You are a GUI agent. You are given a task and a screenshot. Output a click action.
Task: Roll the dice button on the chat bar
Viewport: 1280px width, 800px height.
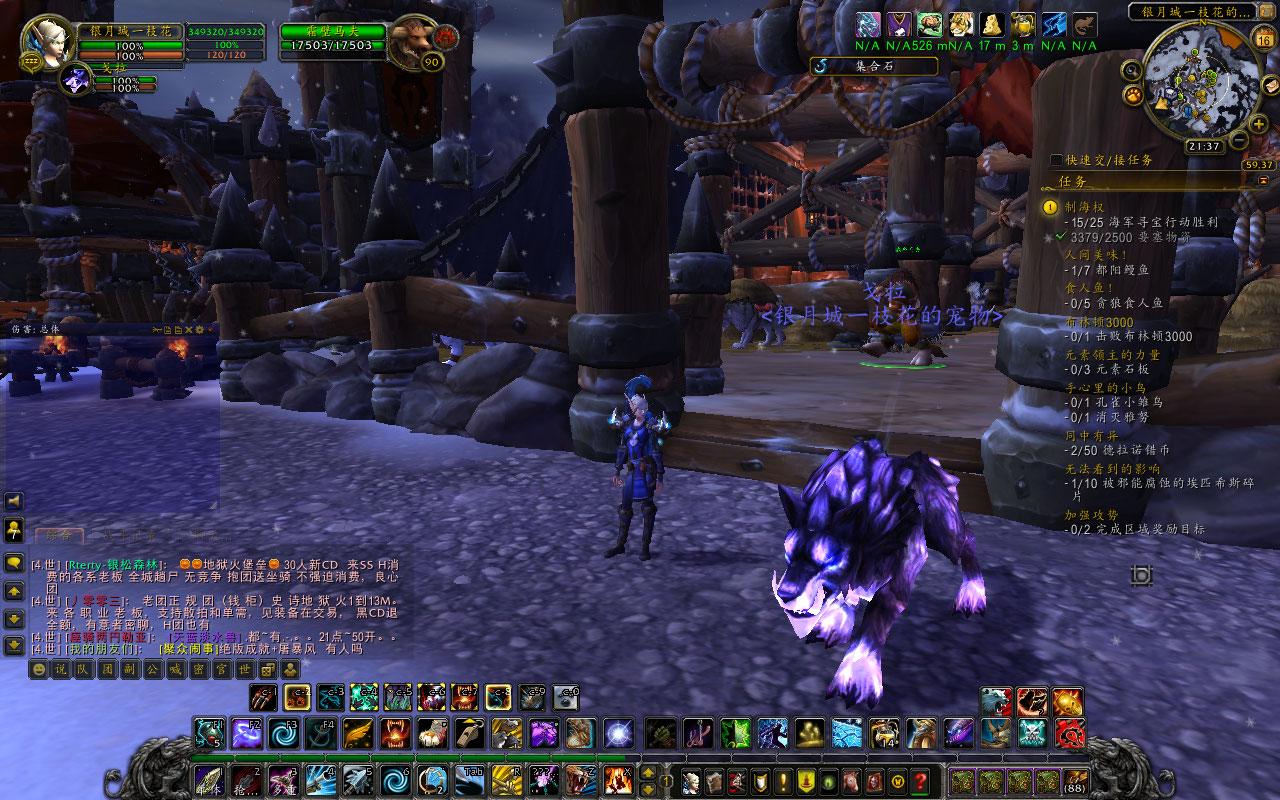268,669
